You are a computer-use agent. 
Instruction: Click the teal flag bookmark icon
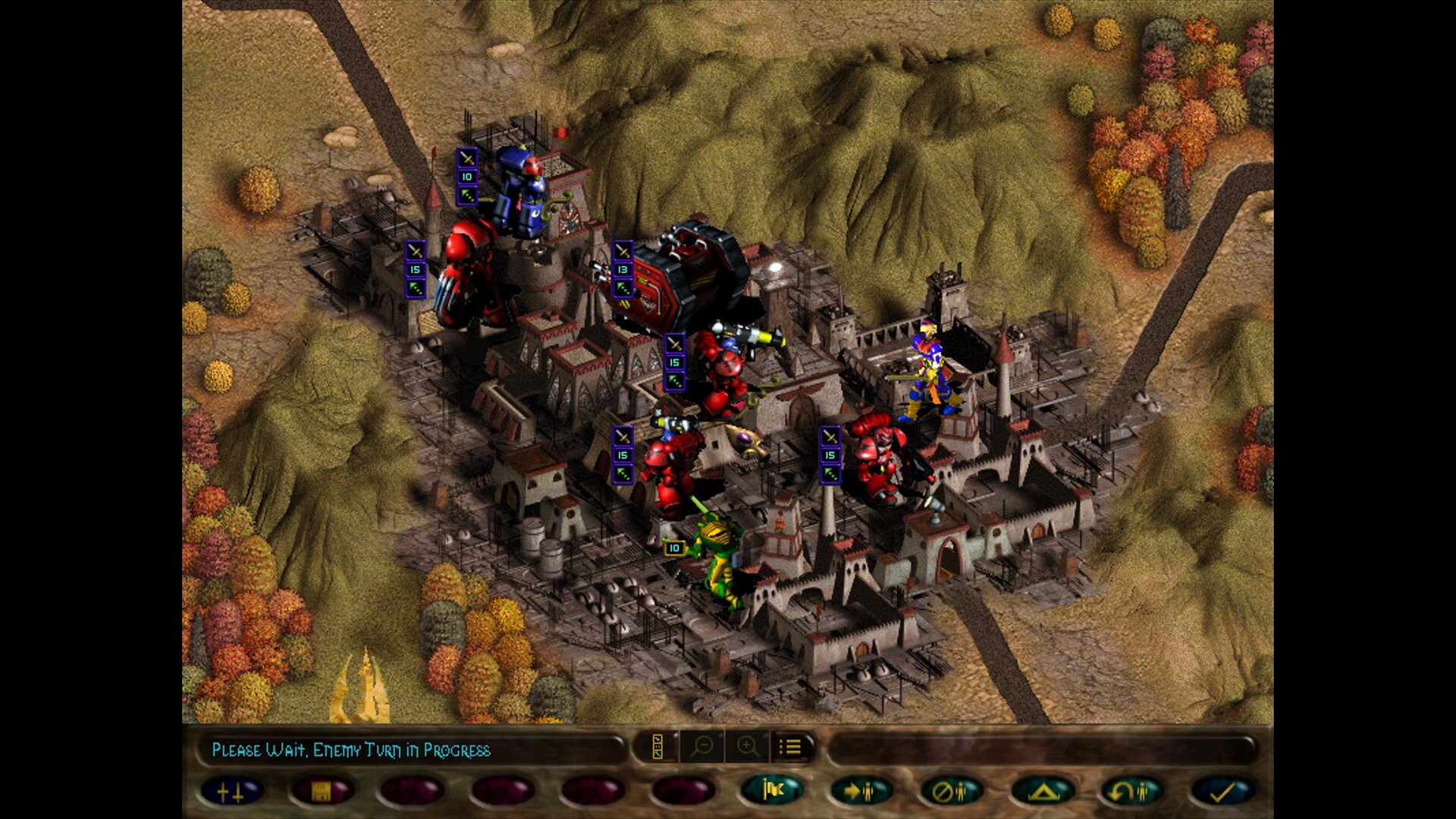click(x=772, y=791)
